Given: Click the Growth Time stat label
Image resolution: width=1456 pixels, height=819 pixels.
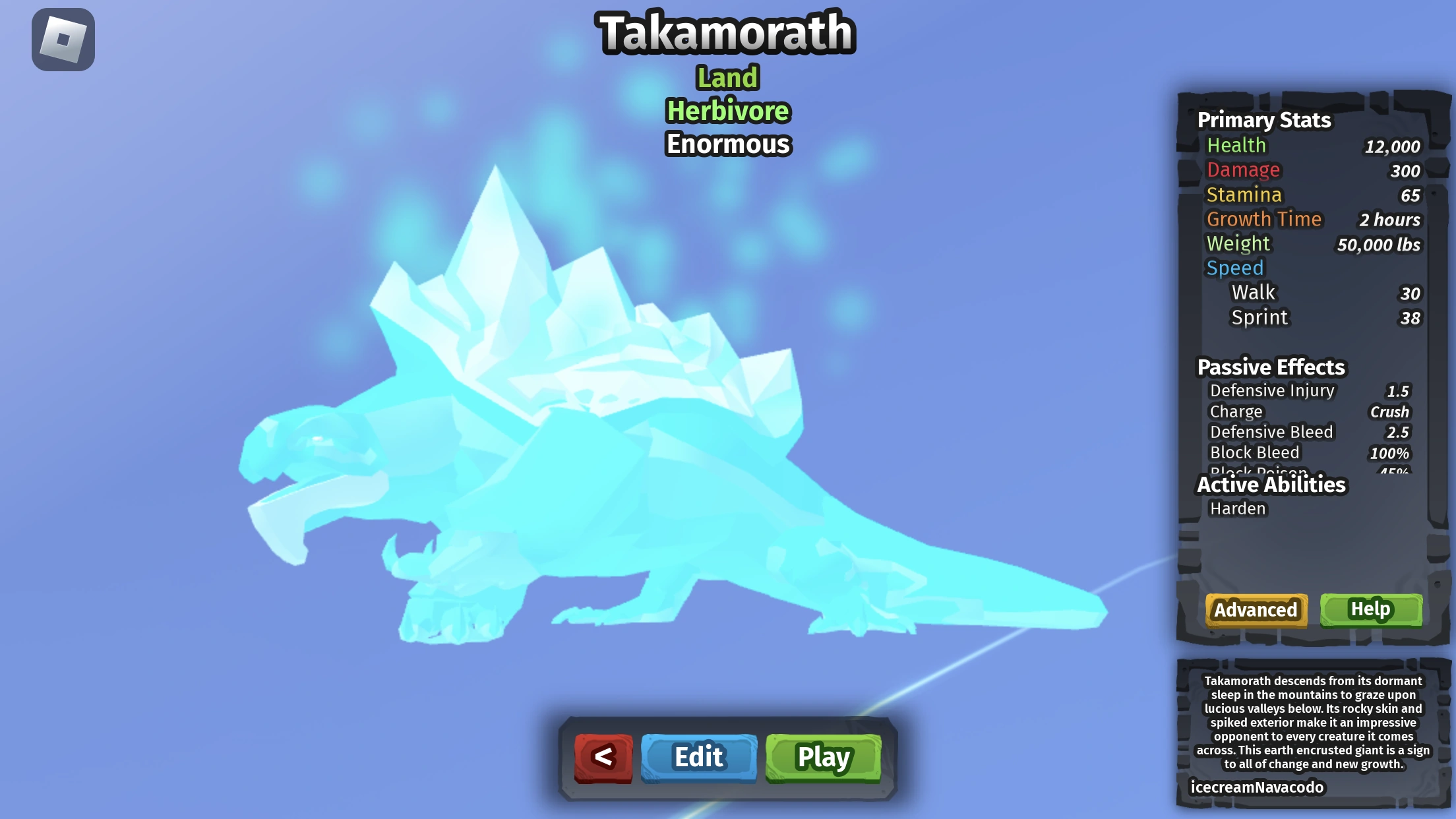Looking at the screenshot, I should point(1263,218).
